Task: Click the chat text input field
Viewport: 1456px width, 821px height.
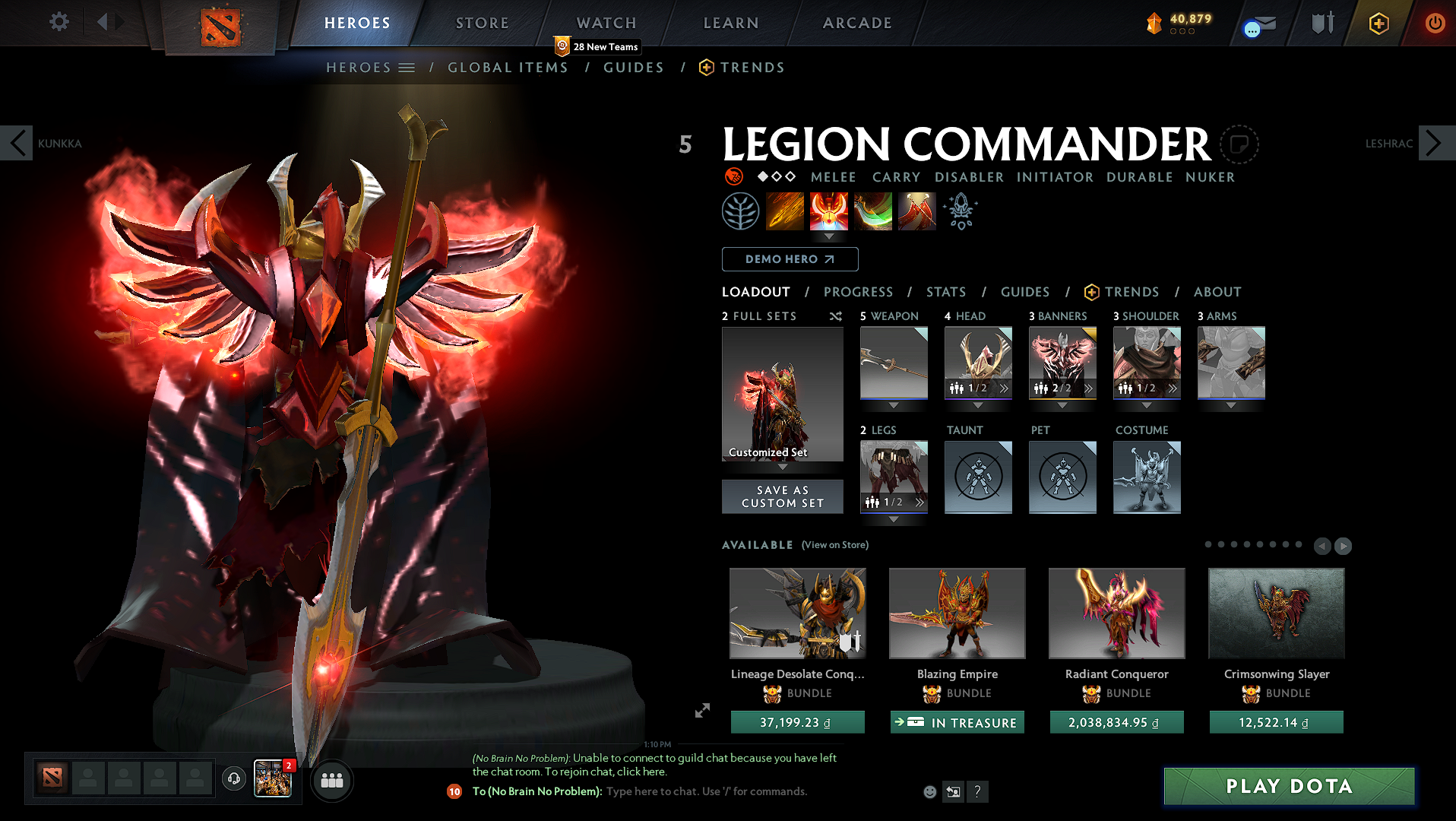Action: pyautogui.click(x=707, y=791)
